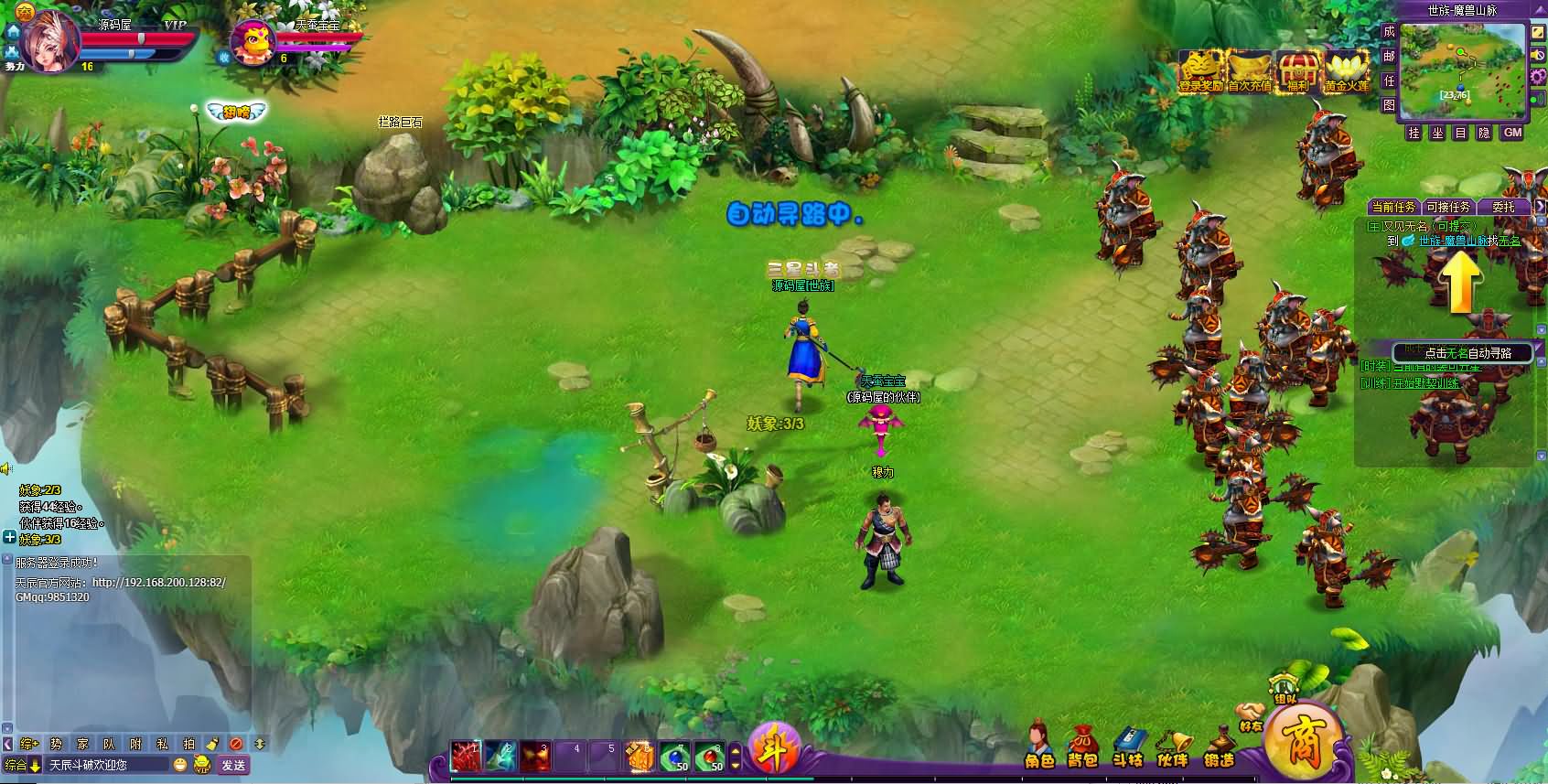Open the 组队 team panel
This screenshot has width=1548, height=784.
coord(1285,689)
